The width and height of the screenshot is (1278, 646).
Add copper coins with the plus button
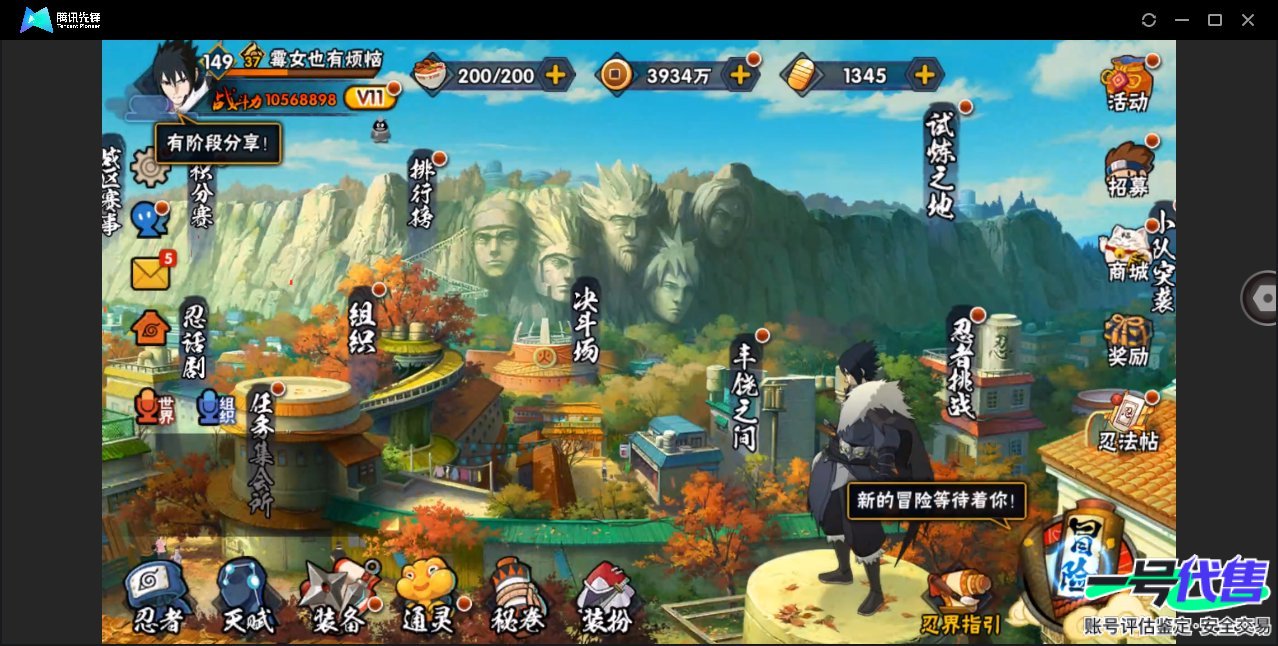740,74
